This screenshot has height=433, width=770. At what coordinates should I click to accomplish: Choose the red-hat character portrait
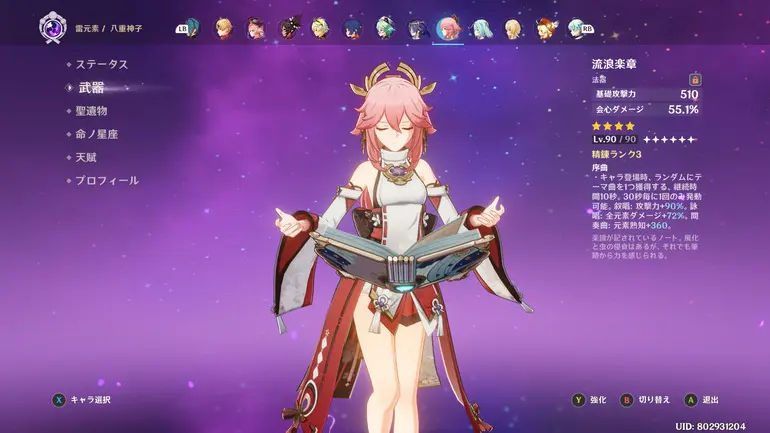[x=544, y=28]
